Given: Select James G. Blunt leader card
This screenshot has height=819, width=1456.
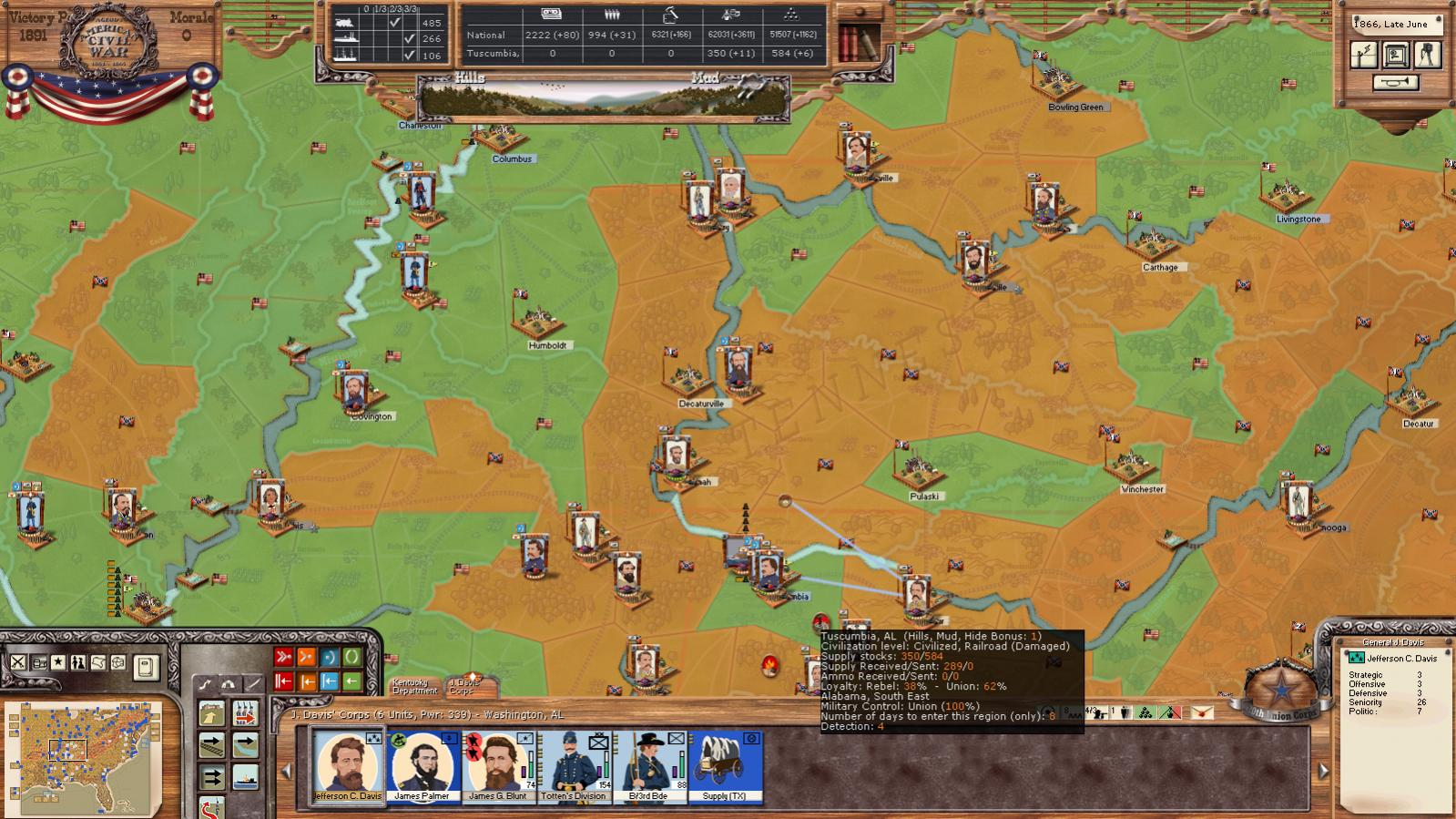Looking at the screenshot, I should pos(497,763).
